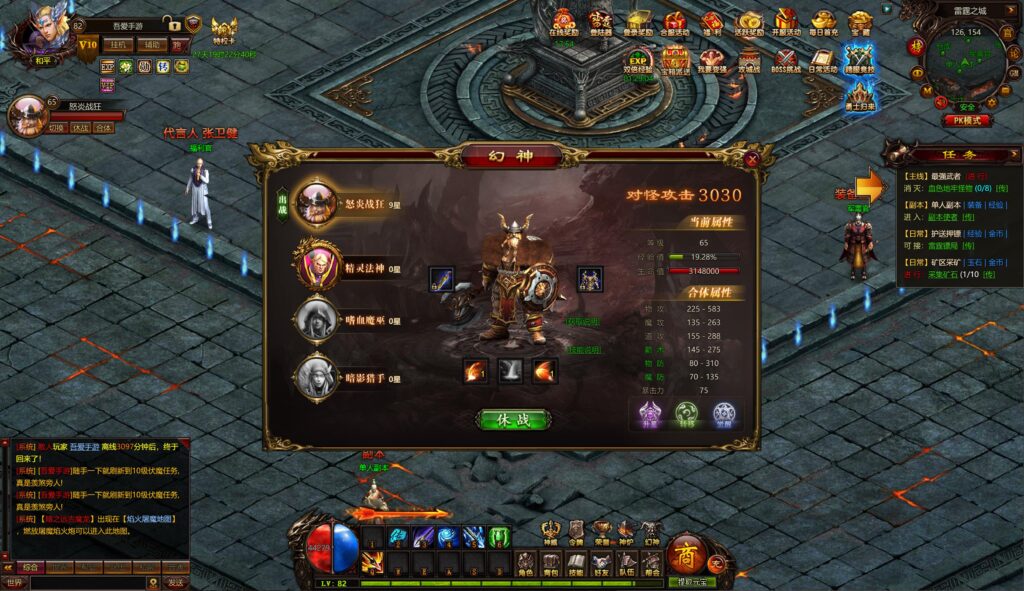Open the 角色 character menu
The image size is (1024, 591).
(x=526, y=566)
